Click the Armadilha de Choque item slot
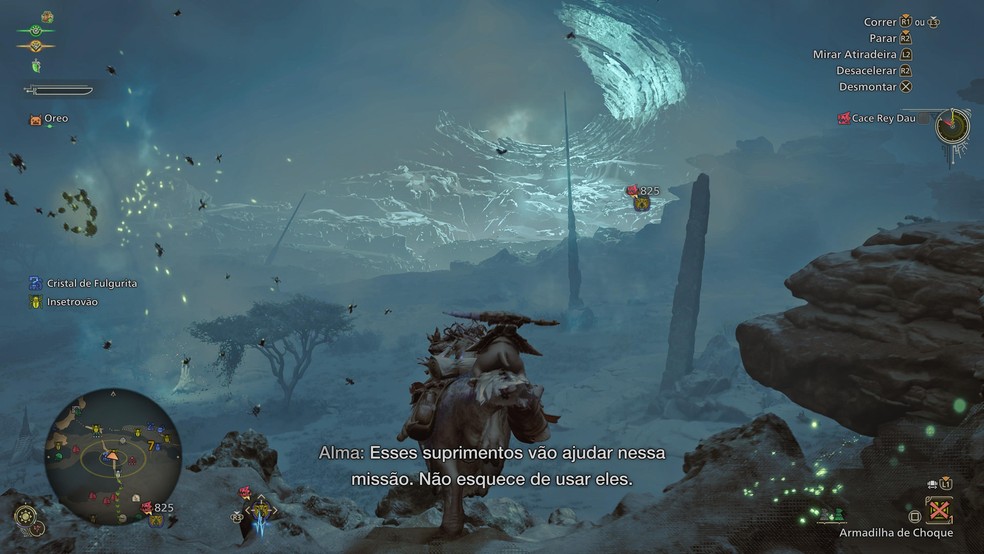The height and width of the screenshot is (554, 984). click(x=937, y=511)
